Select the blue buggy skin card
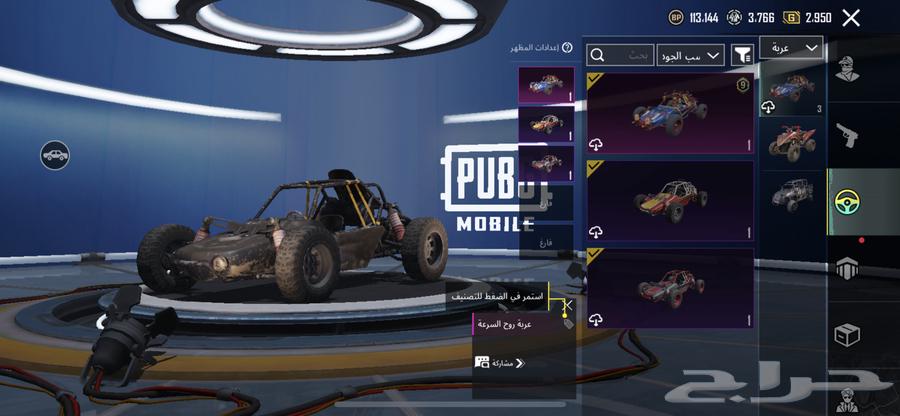 [x=670, y=114]
